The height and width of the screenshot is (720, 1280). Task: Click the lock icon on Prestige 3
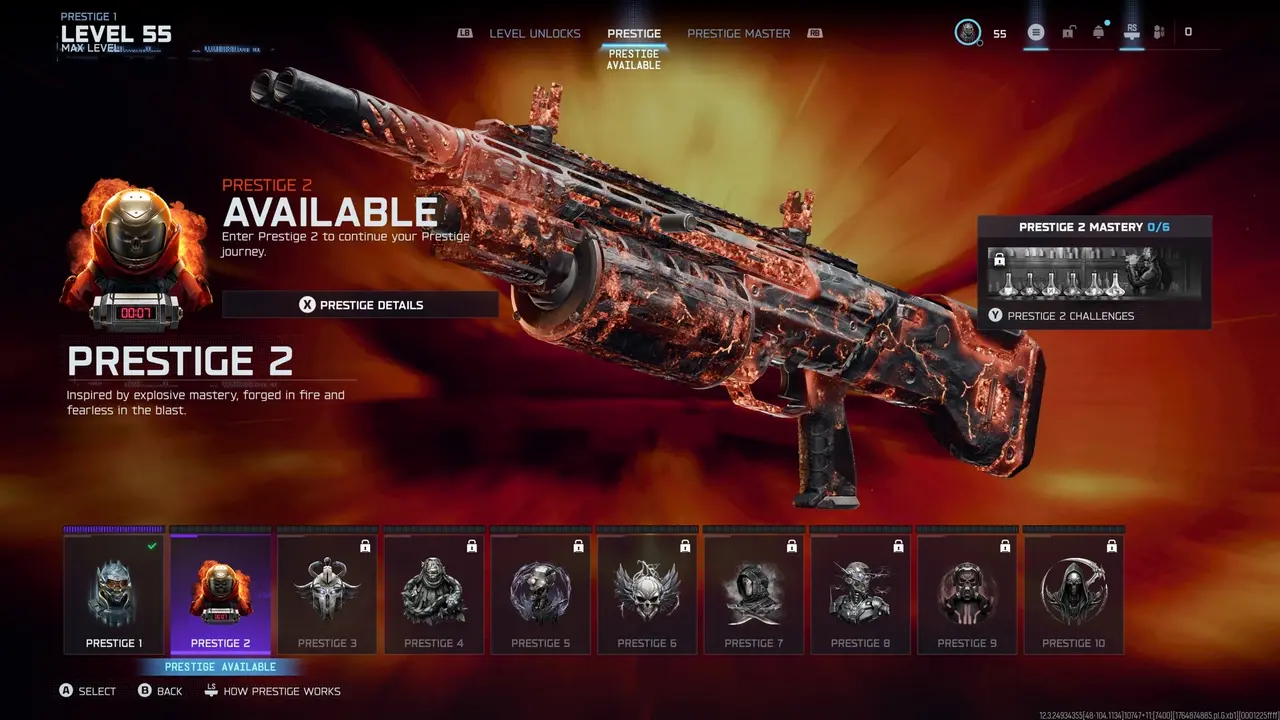point(364,546)
